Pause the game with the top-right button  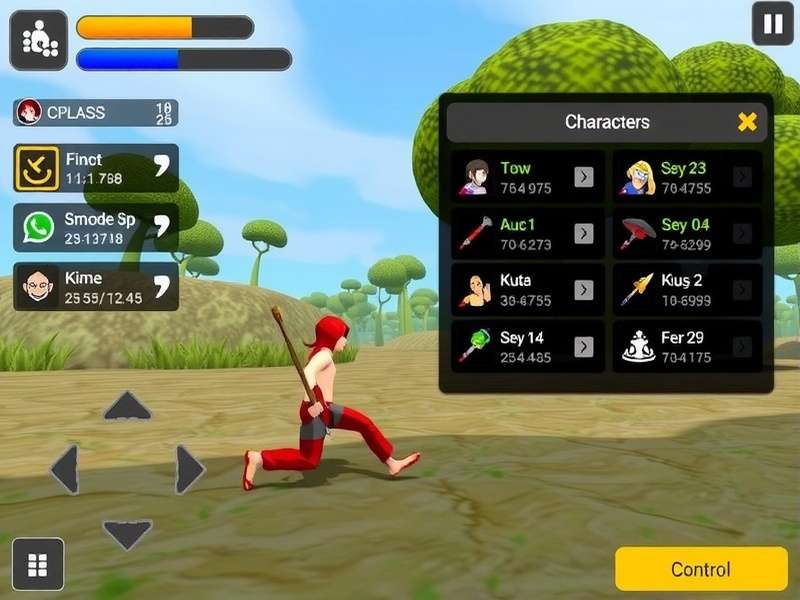pos(772,24)
